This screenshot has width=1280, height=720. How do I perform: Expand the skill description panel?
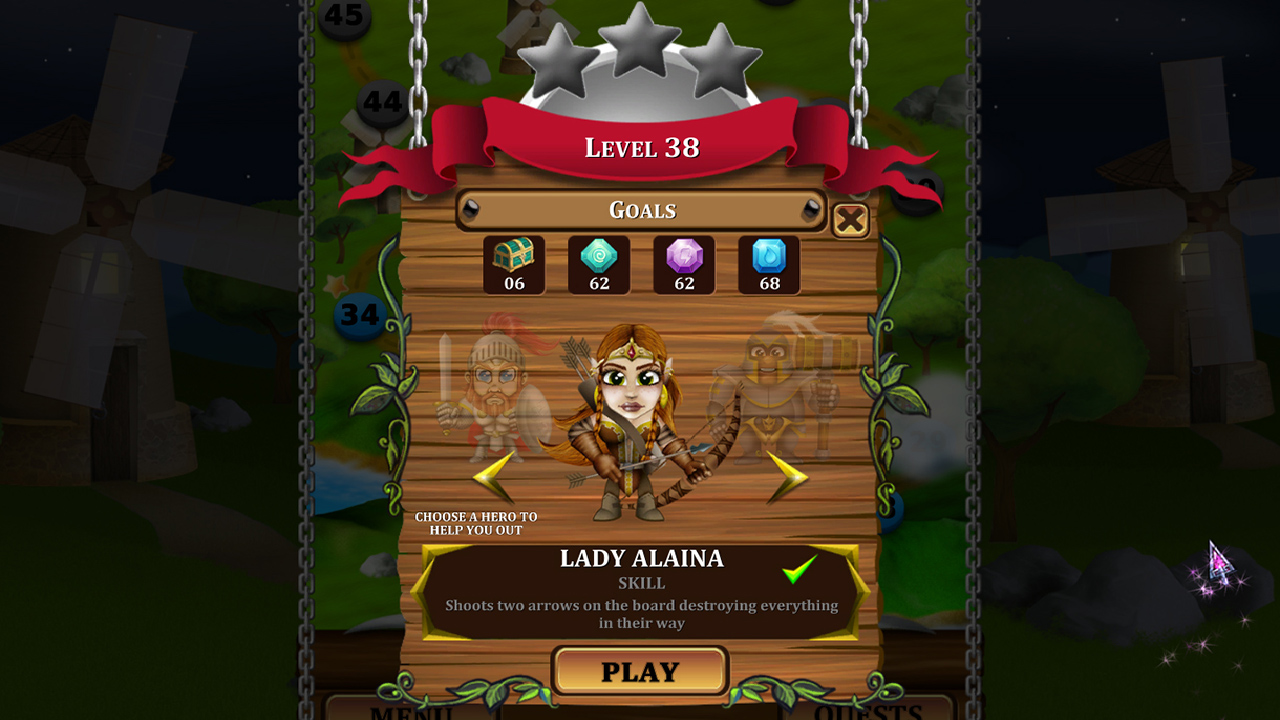click(x=640, y=605)
